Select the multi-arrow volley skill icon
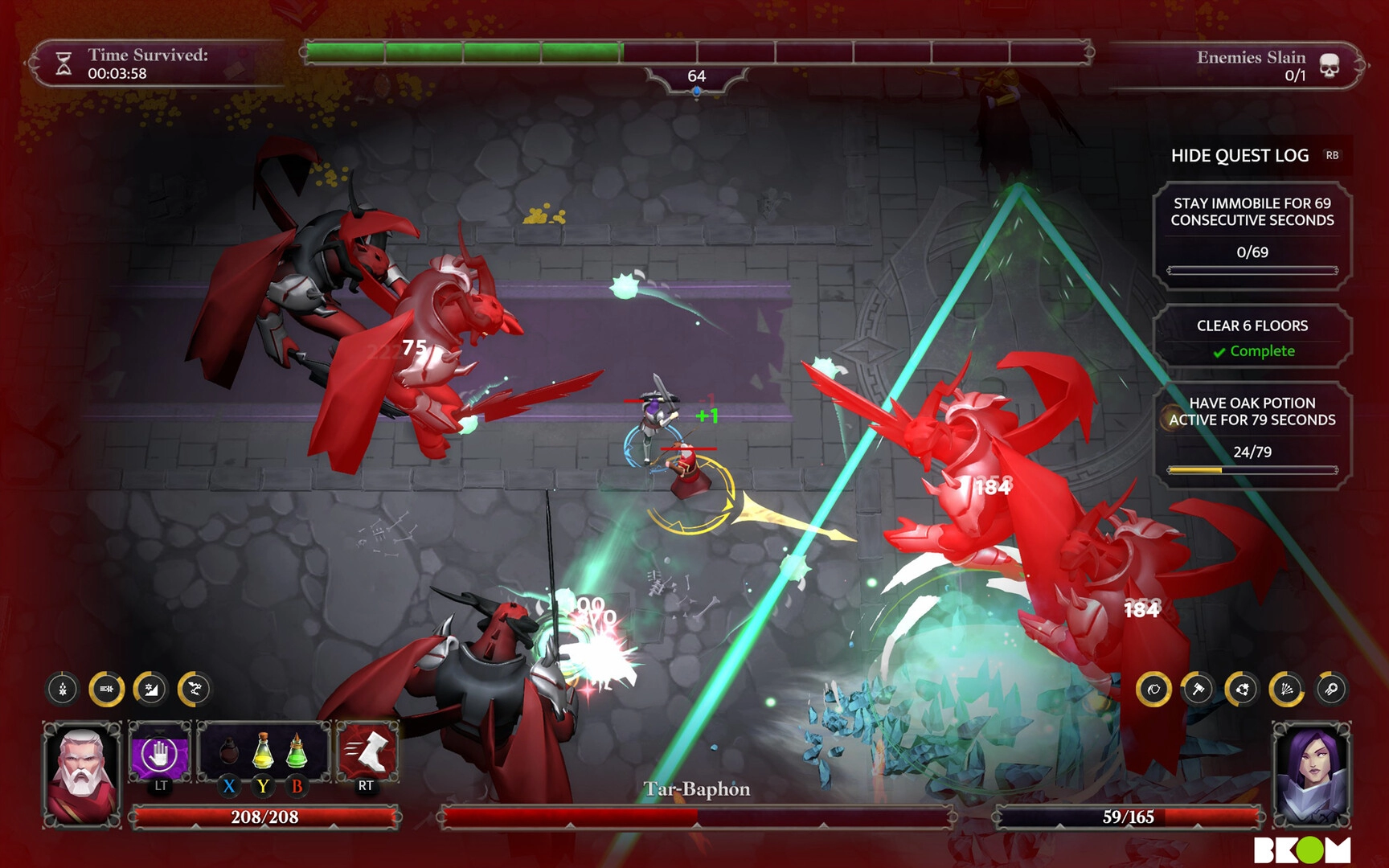 1286,689
